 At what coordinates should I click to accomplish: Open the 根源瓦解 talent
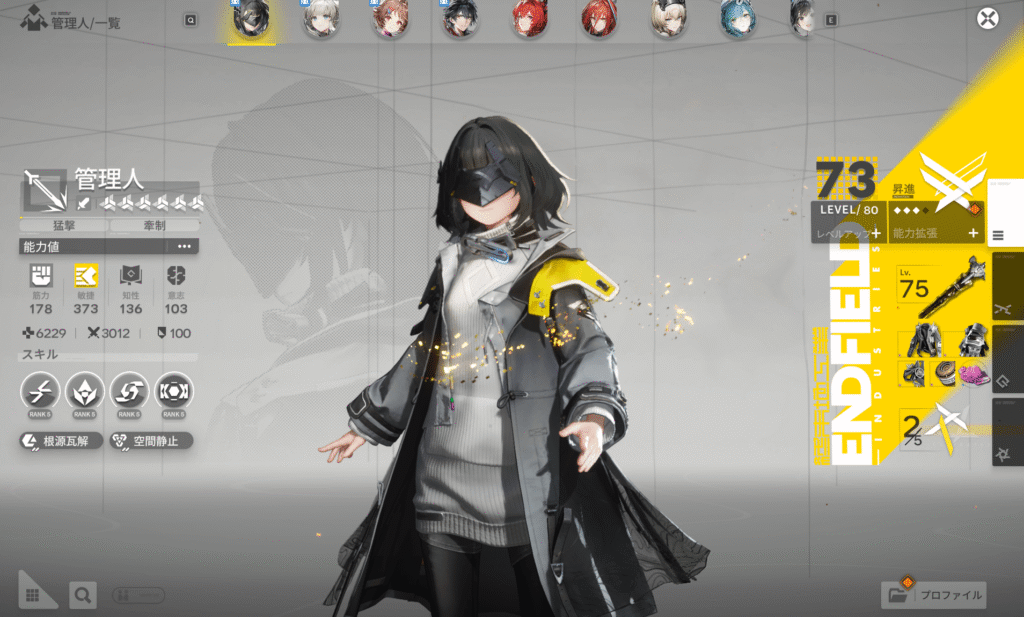click(x=62, y=440)
